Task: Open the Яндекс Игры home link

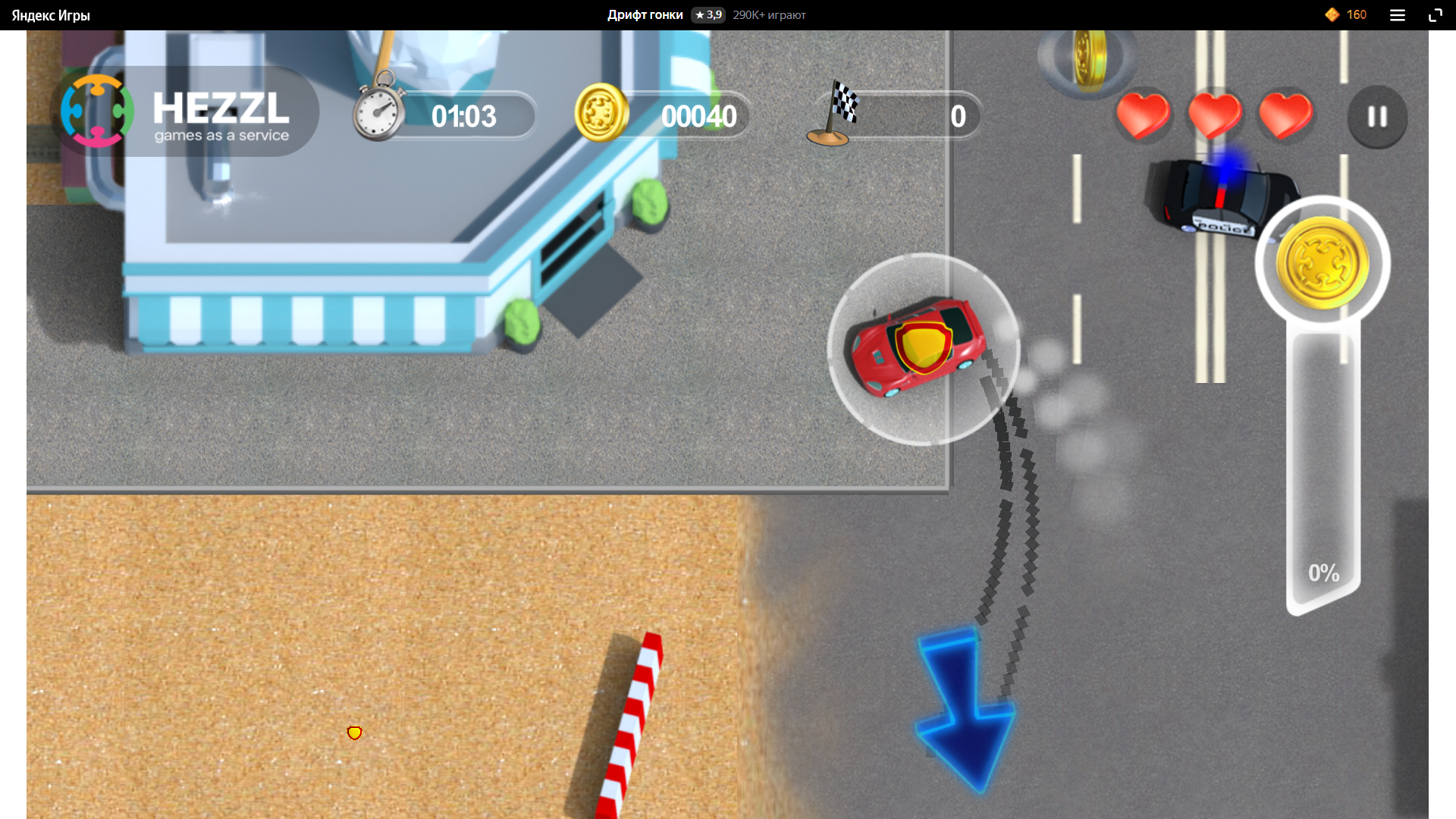Action: click(50, 14)
